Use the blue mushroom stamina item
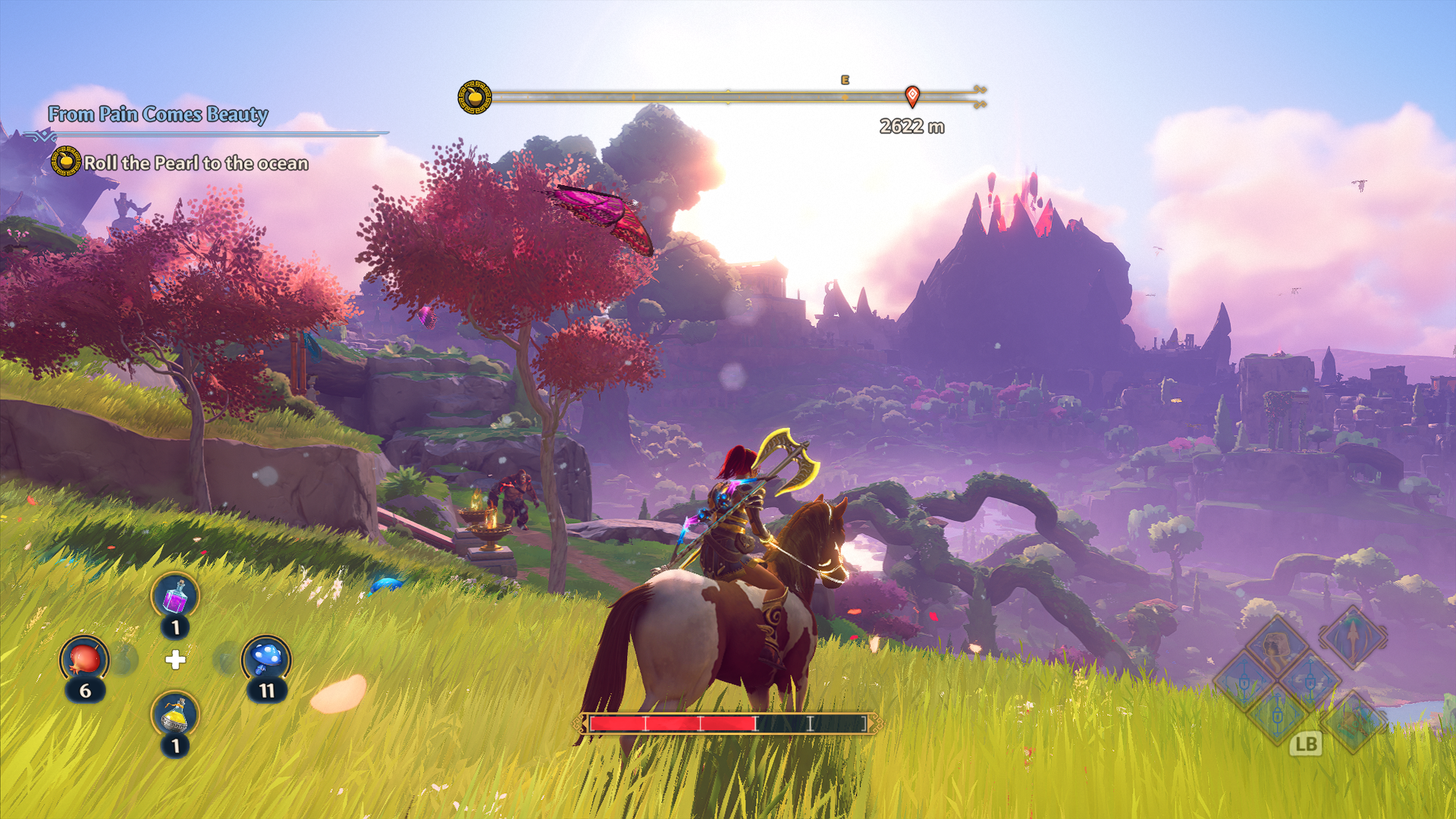 (266, 659)
